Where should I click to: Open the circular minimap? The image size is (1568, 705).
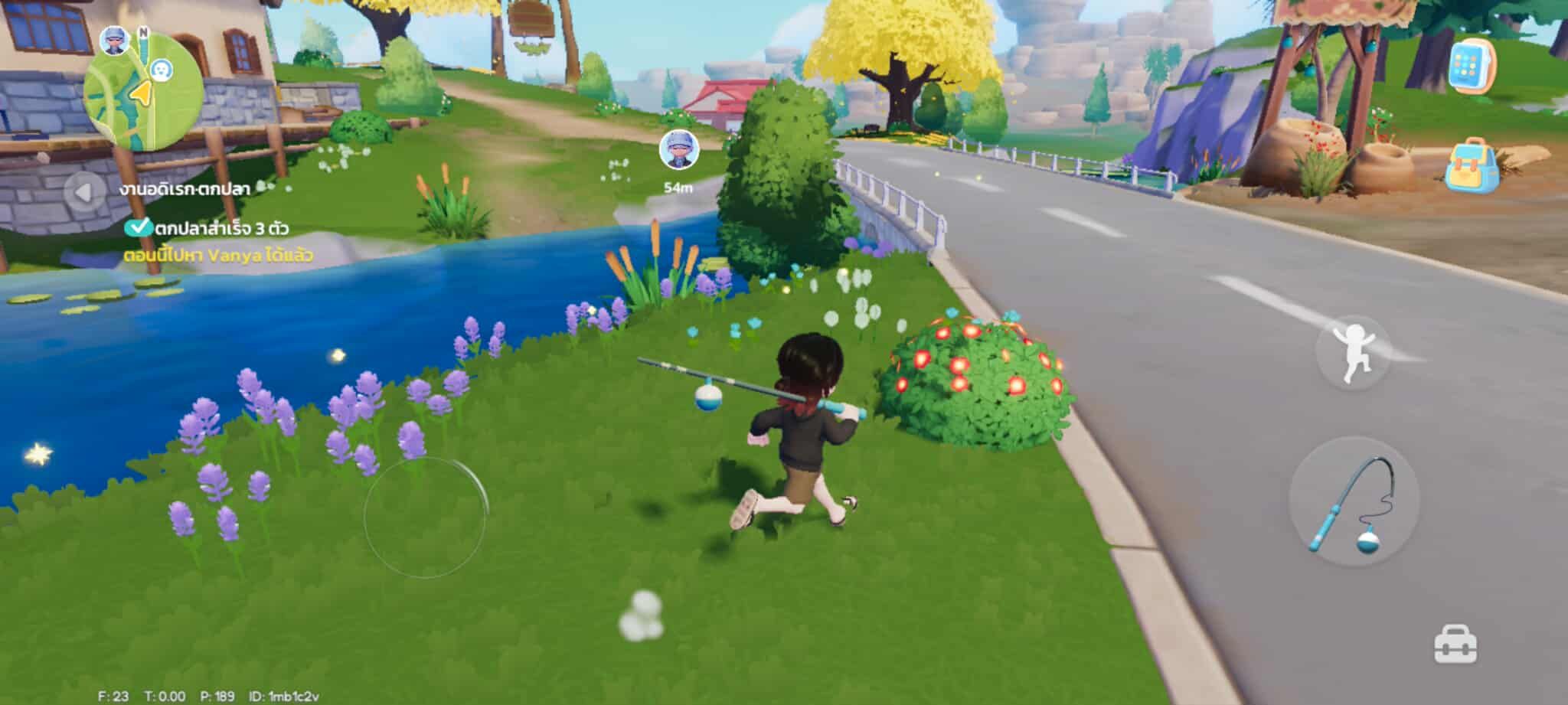point(143,93)
